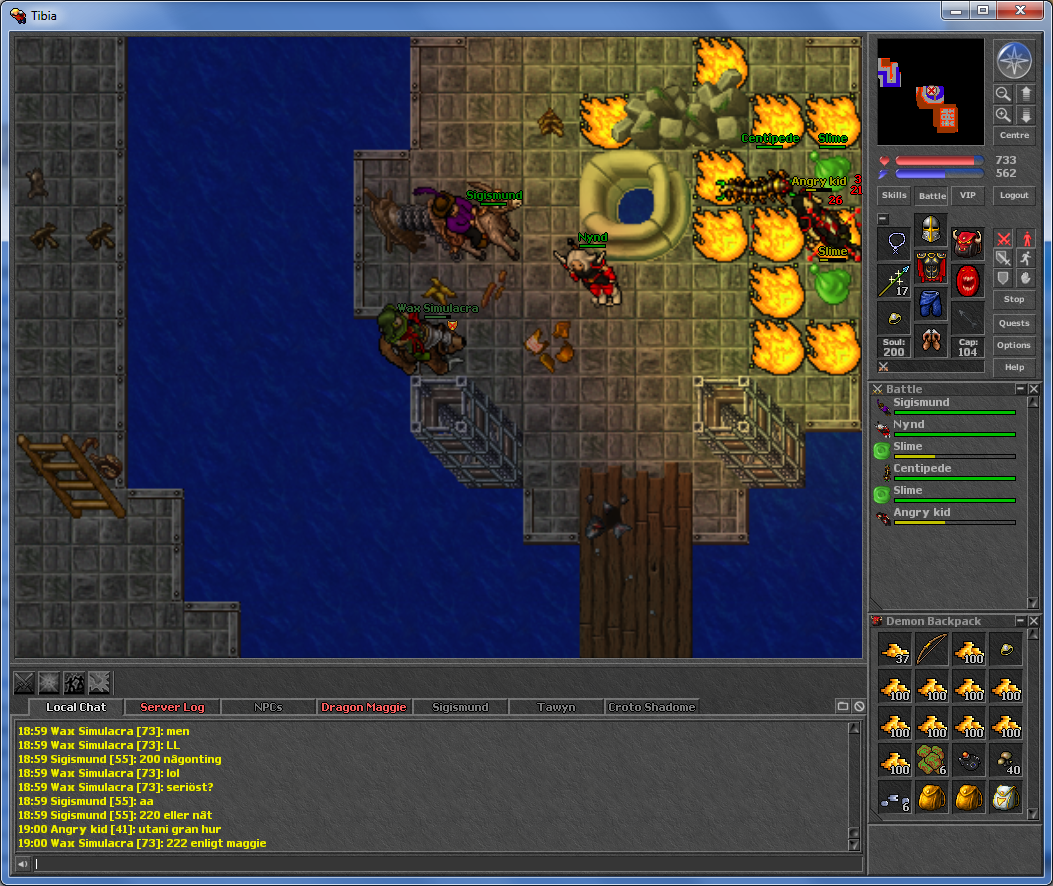Select the helmet equipment slot

[931, 229]
